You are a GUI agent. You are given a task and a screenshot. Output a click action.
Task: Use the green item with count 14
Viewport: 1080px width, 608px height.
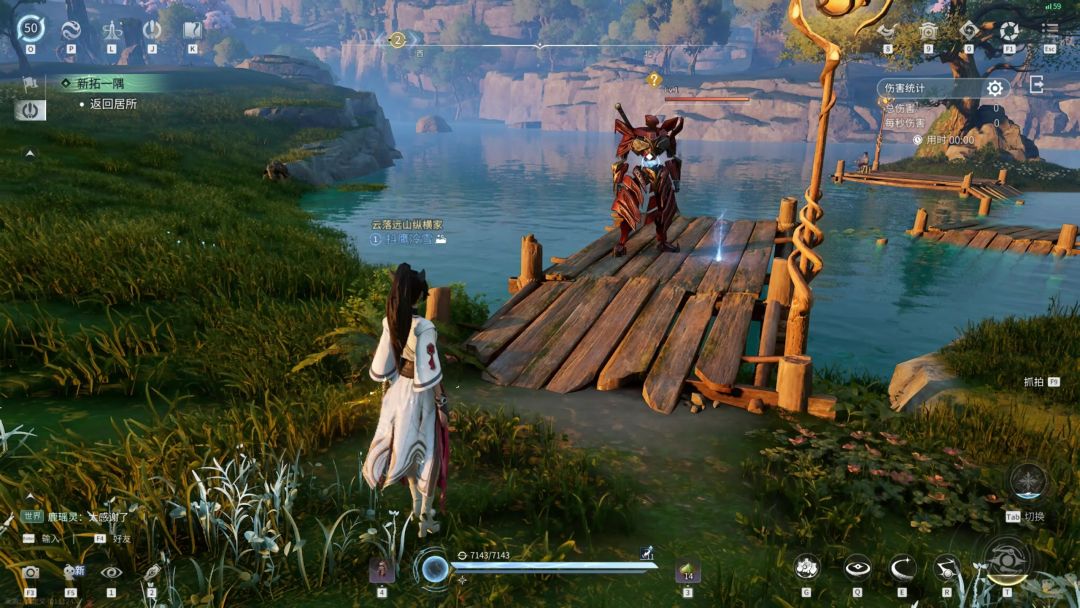tap(687, 570)
